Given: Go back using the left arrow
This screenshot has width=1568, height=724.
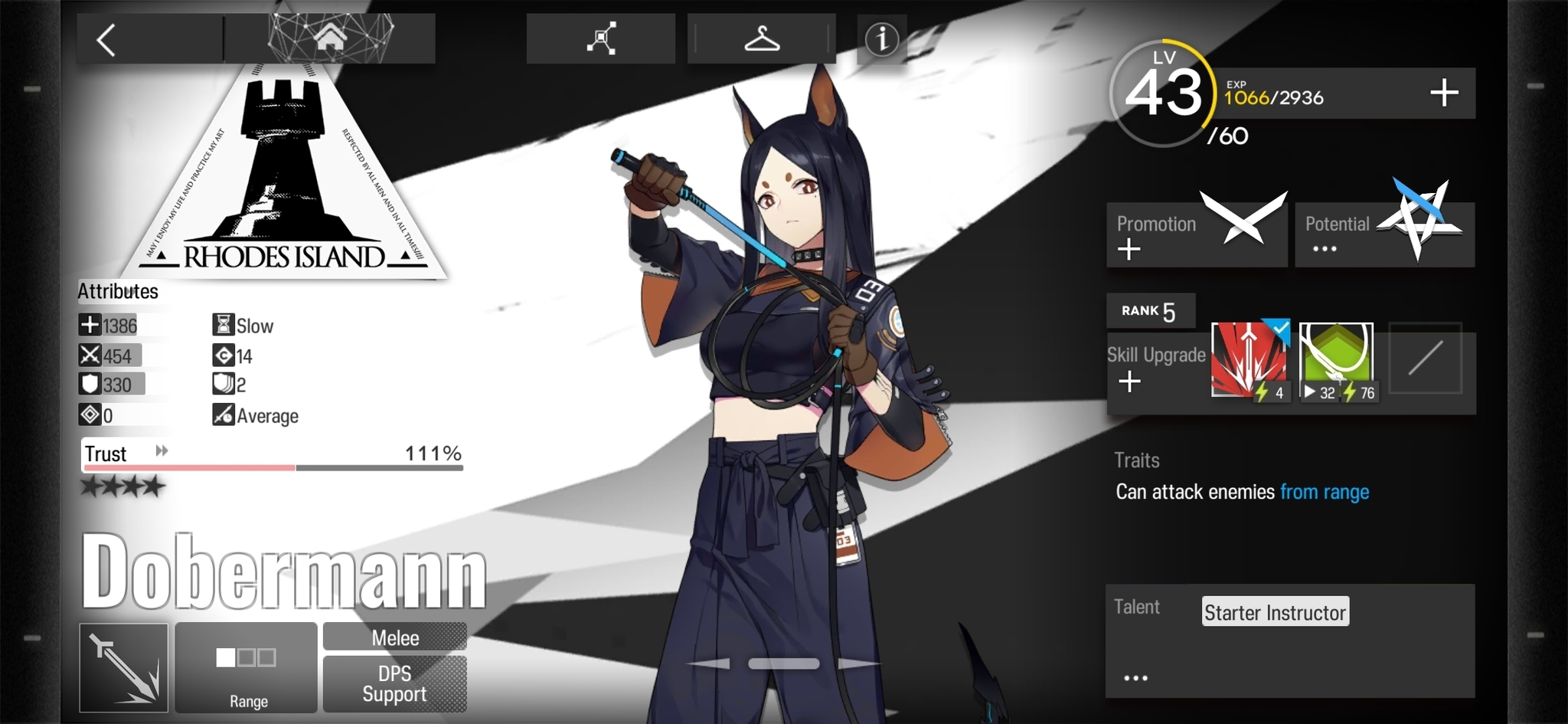Looking at the screenshot, I should [x=107, y=40].
